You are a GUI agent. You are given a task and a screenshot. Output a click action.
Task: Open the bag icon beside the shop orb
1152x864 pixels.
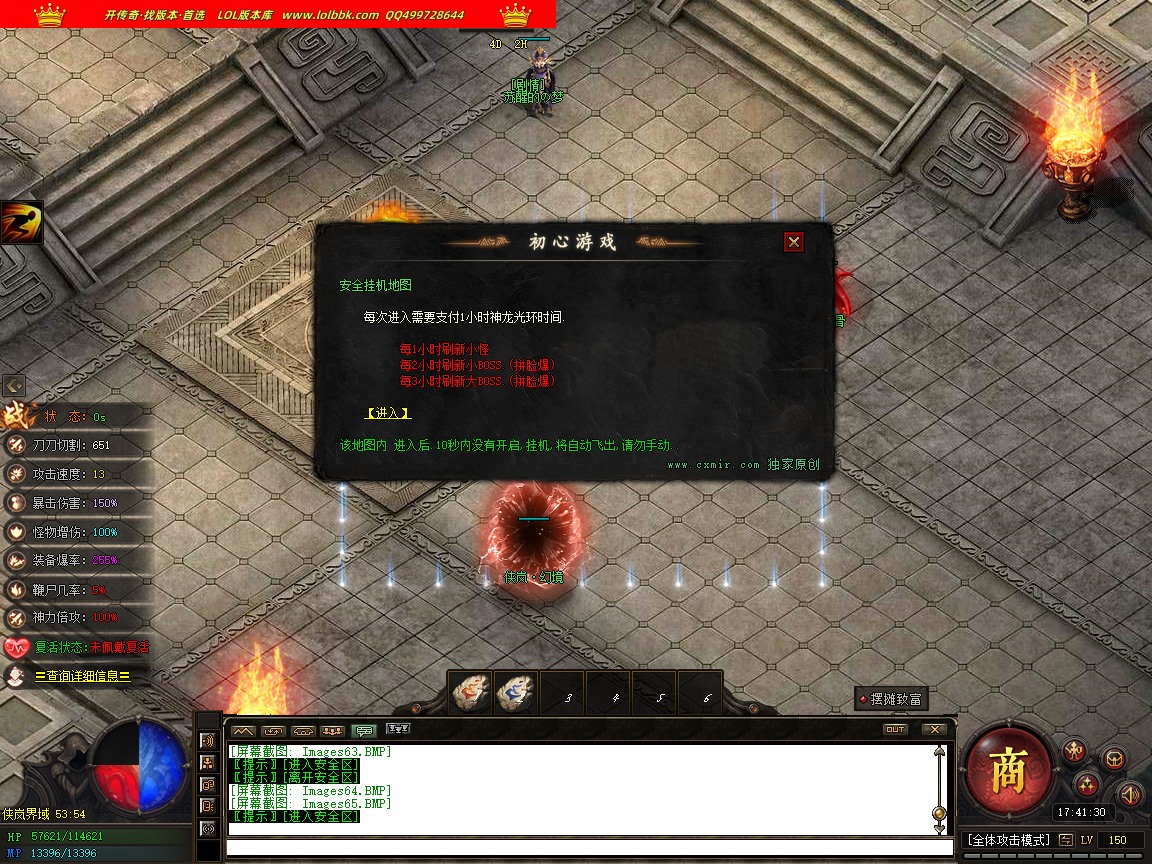tap(1113, 759)
